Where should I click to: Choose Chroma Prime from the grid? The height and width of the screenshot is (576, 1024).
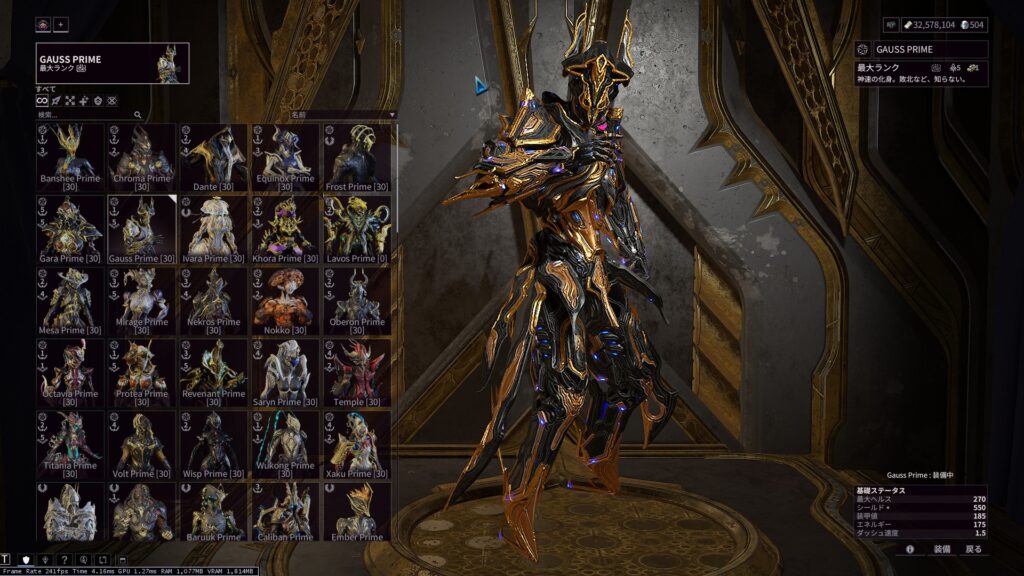click(x=142, y=157)
